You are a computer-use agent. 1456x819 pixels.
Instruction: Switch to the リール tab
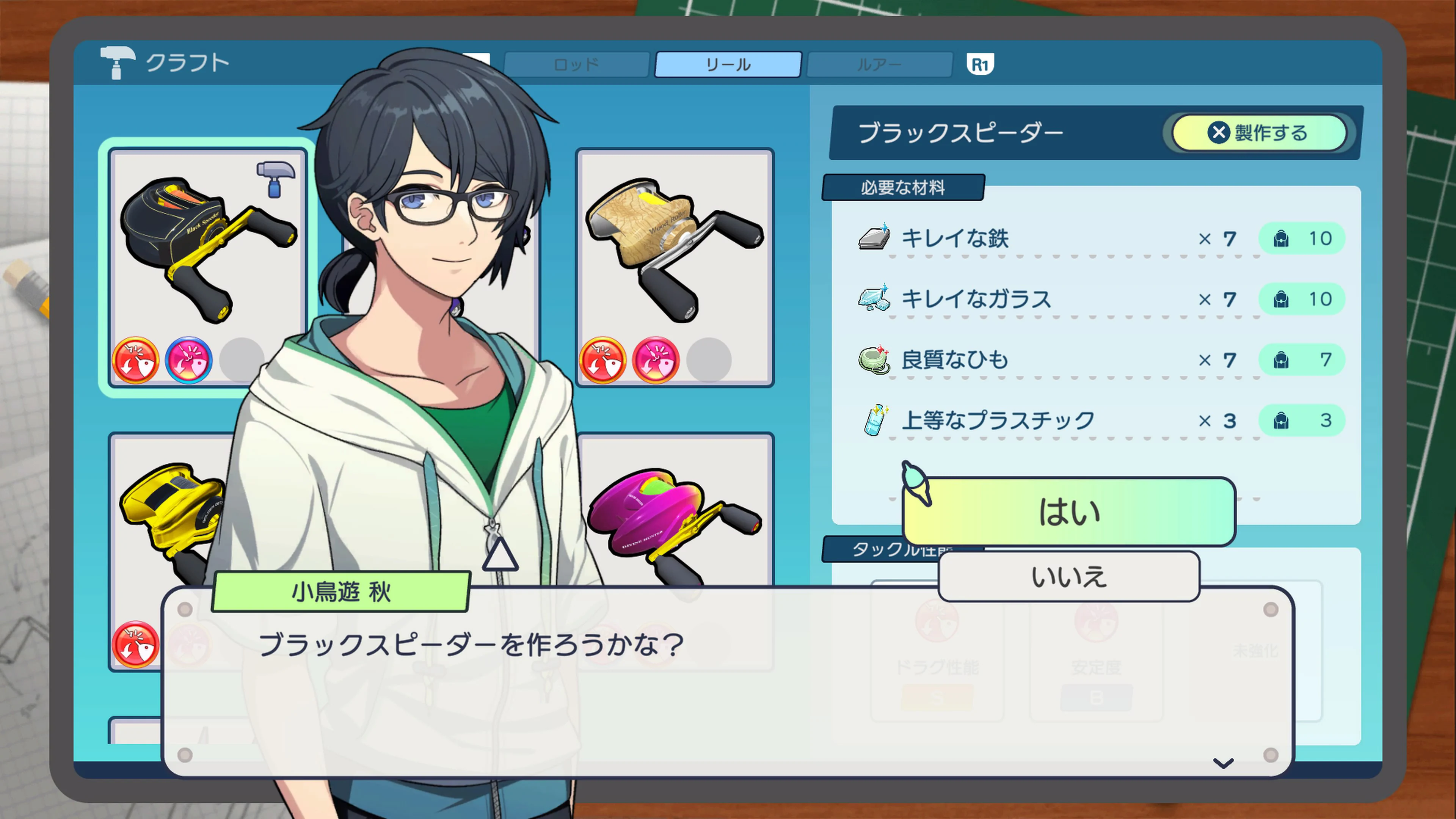[728, 64]
